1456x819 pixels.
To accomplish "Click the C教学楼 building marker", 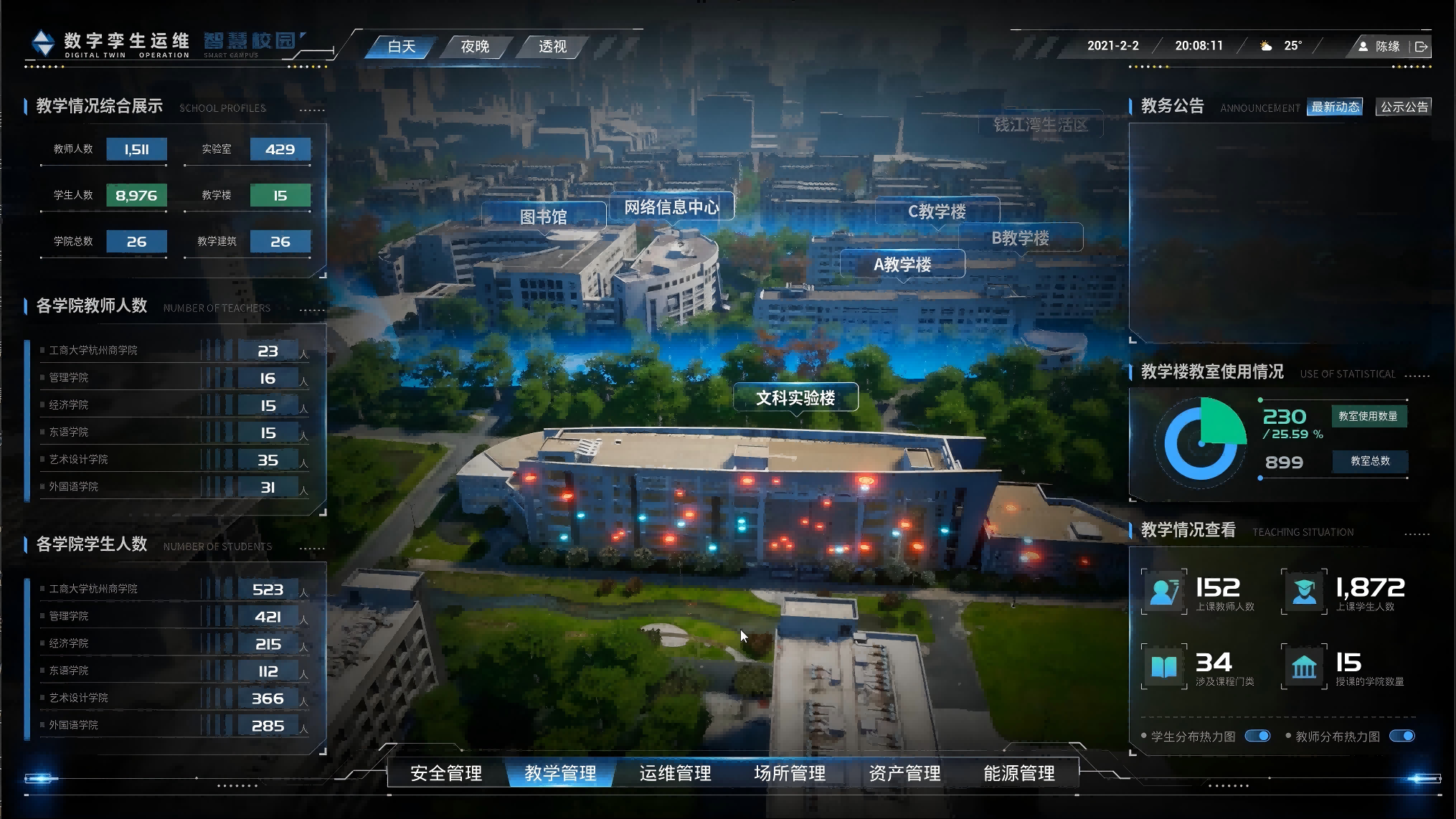I will click(937, 212).
